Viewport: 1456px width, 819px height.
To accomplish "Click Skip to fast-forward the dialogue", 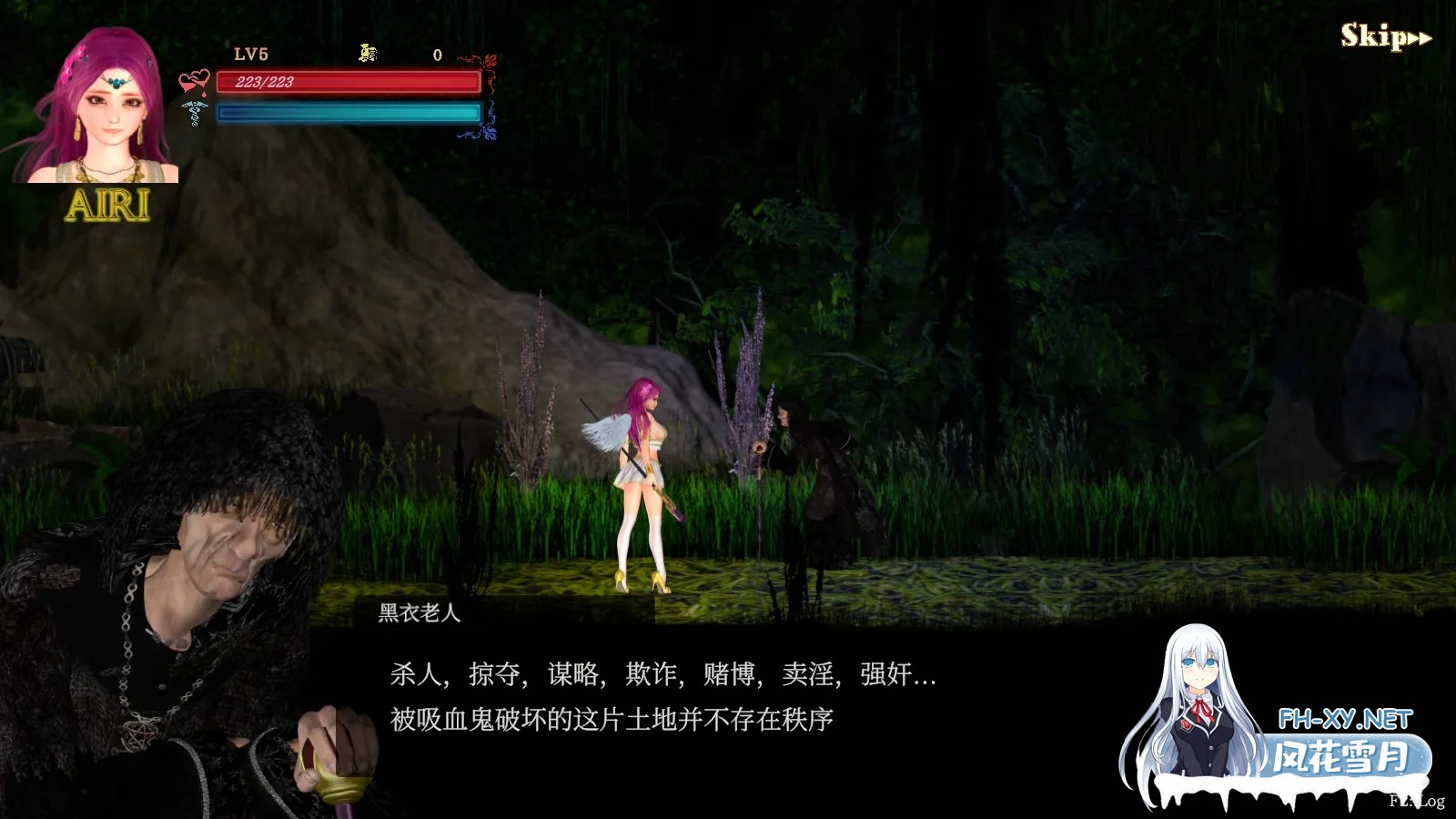I will (x=1374, y=36).
